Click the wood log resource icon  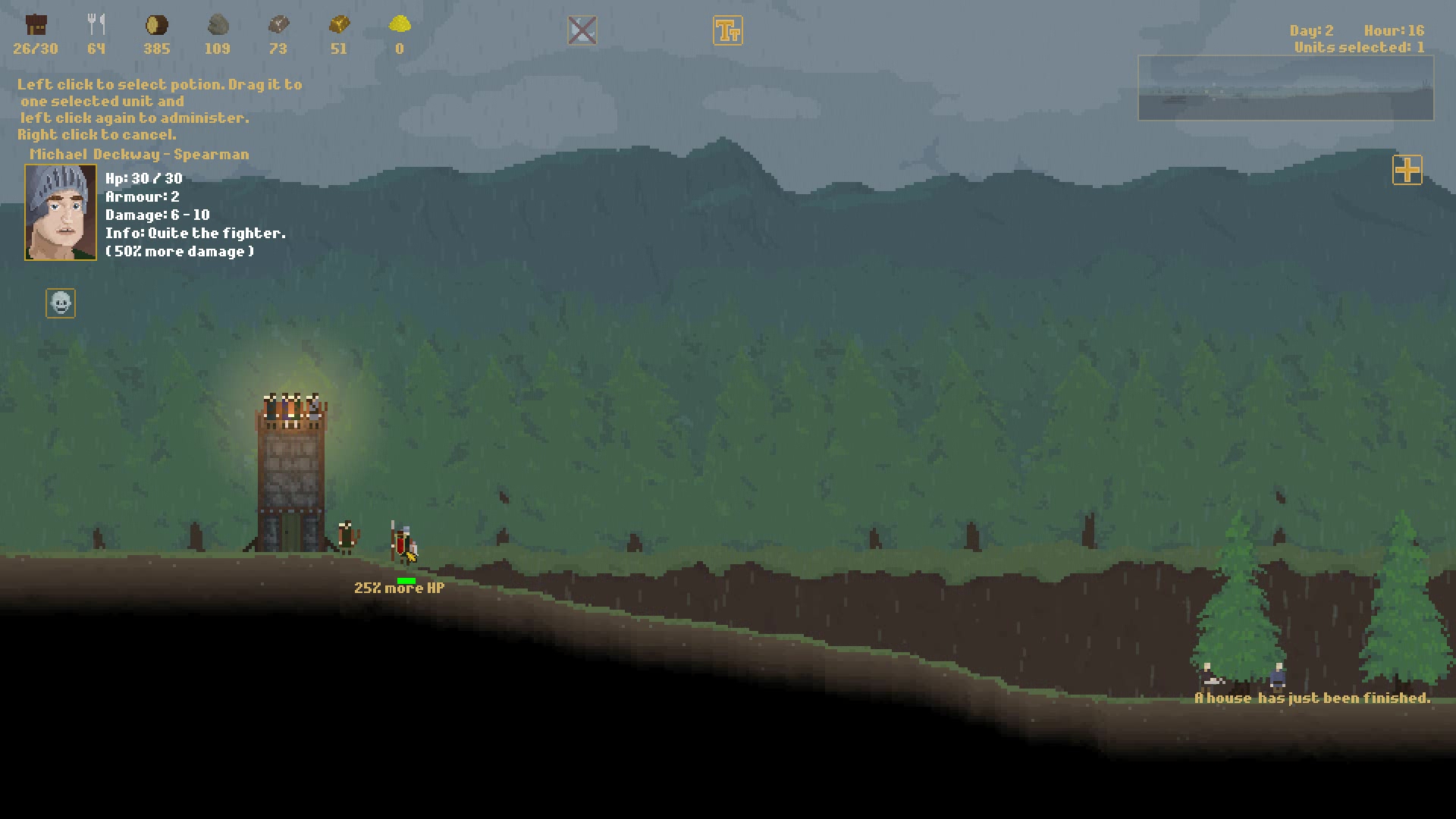point(157,24)
